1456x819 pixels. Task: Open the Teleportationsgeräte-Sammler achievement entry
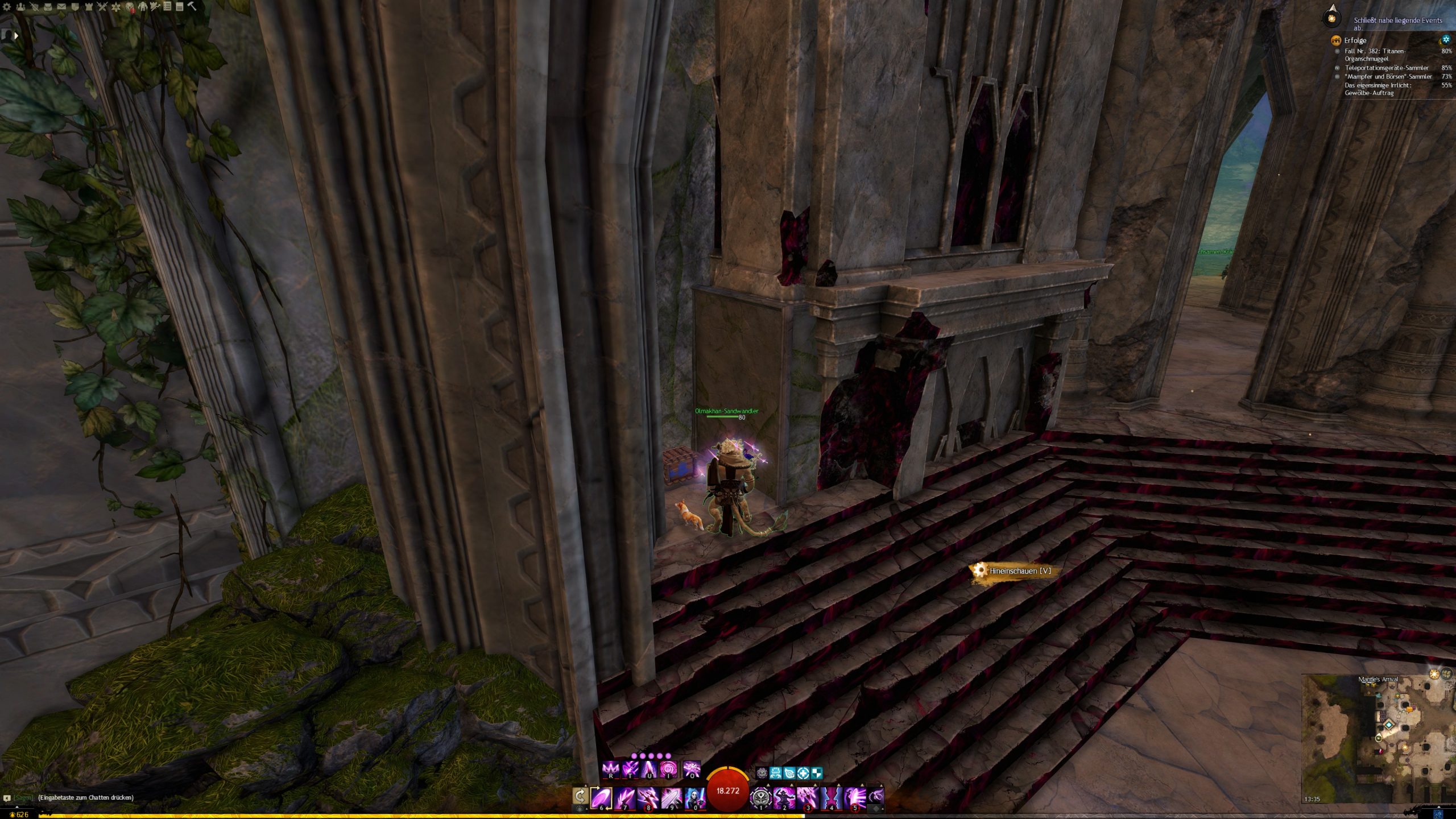(x=1386, y=68)
